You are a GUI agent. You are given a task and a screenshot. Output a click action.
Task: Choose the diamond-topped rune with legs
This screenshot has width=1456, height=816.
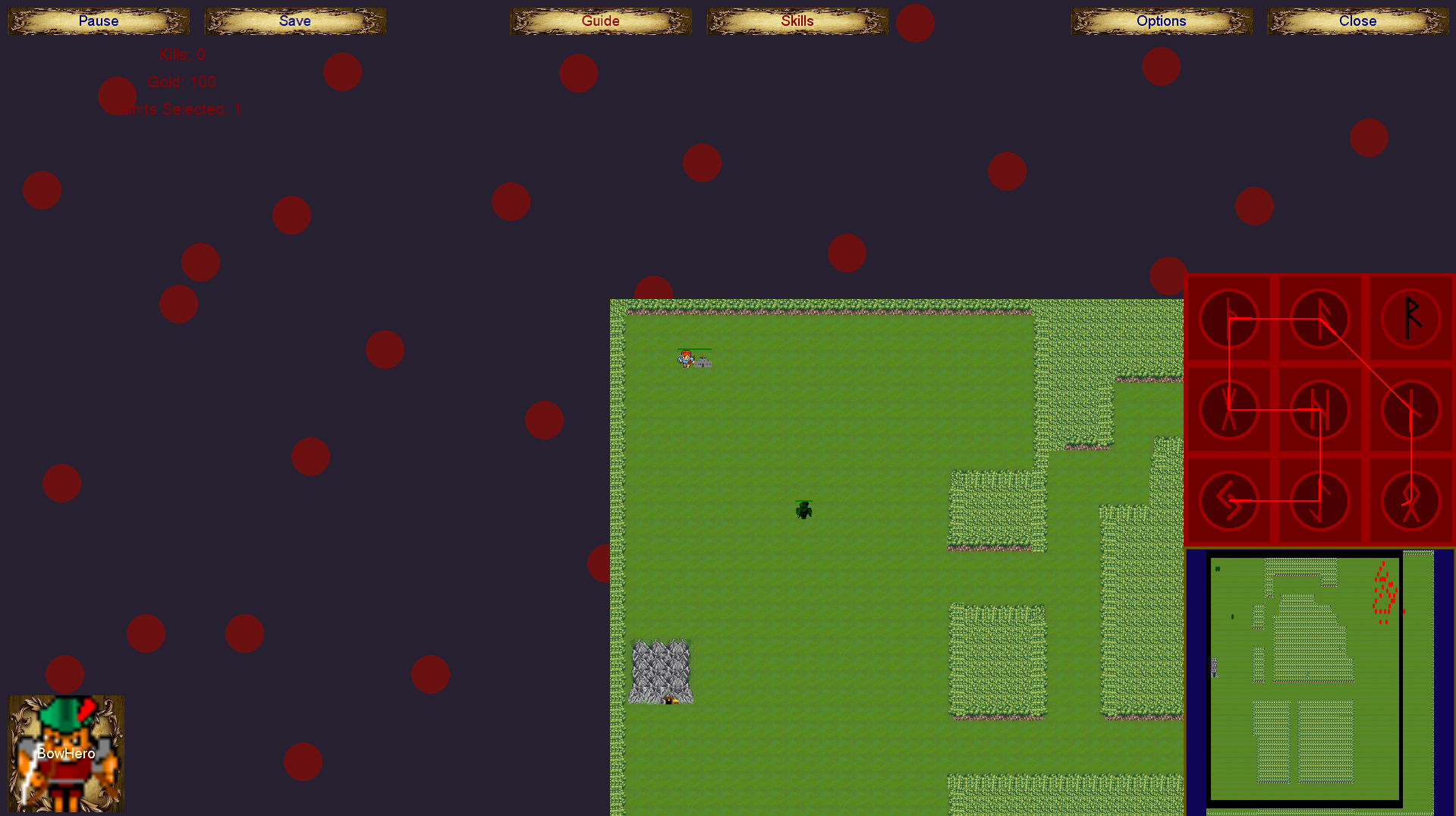pos(1410,501)
